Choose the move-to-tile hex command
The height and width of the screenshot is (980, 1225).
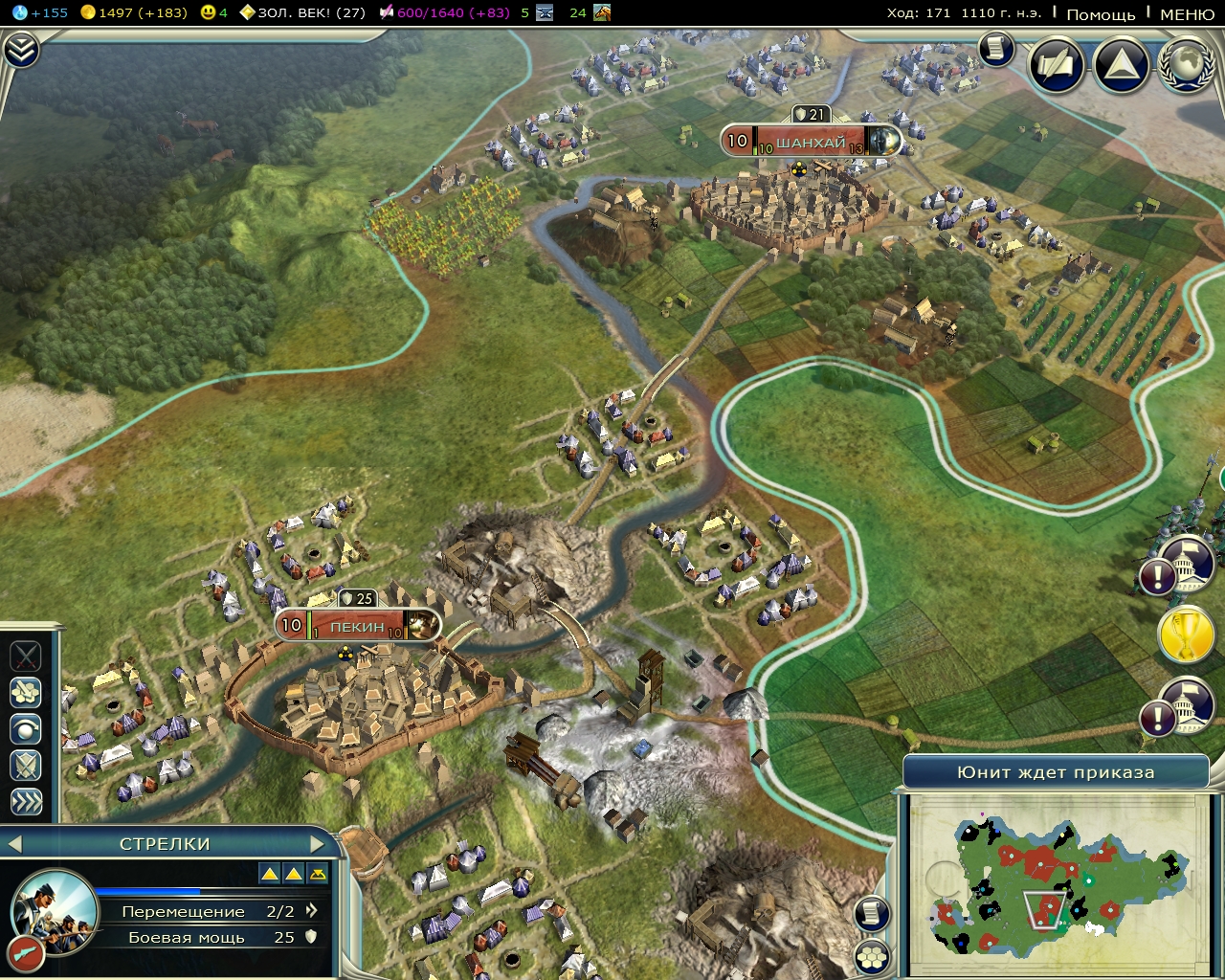pos(24,694)
